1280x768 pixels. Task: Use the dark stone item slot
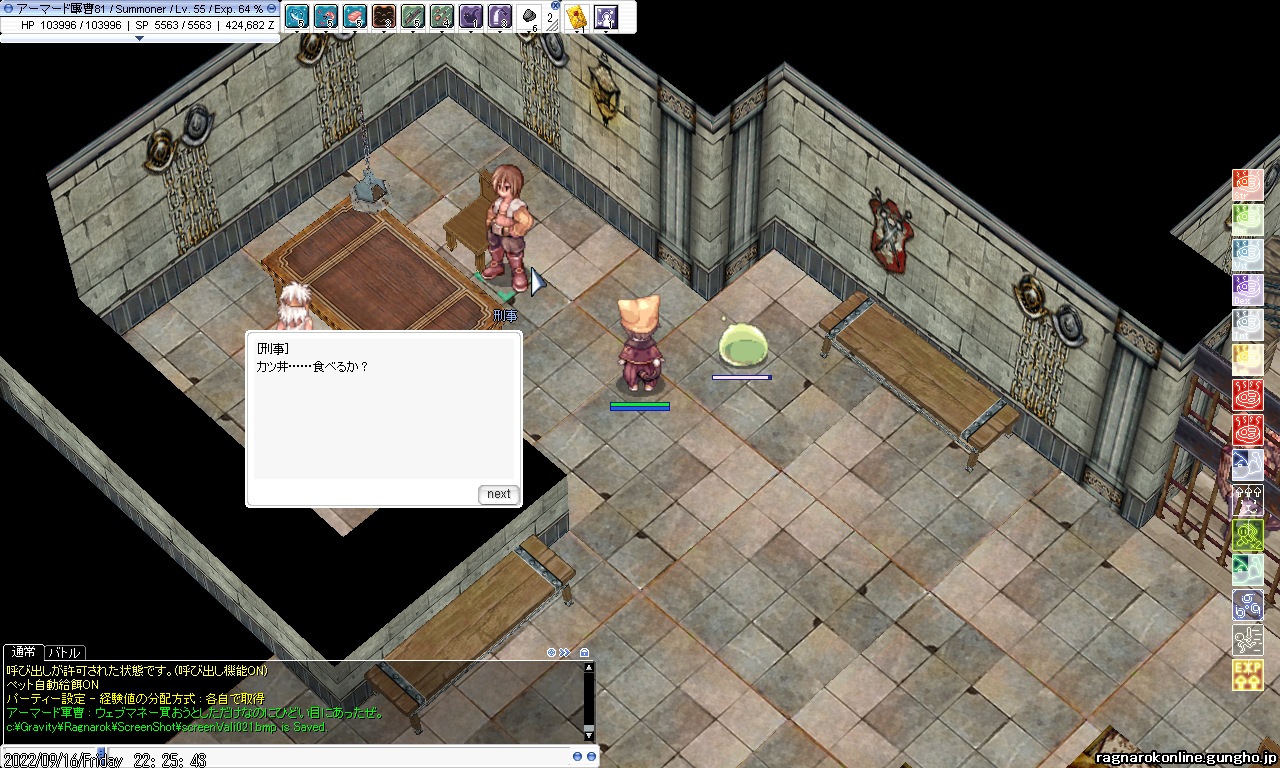[528, 16]
